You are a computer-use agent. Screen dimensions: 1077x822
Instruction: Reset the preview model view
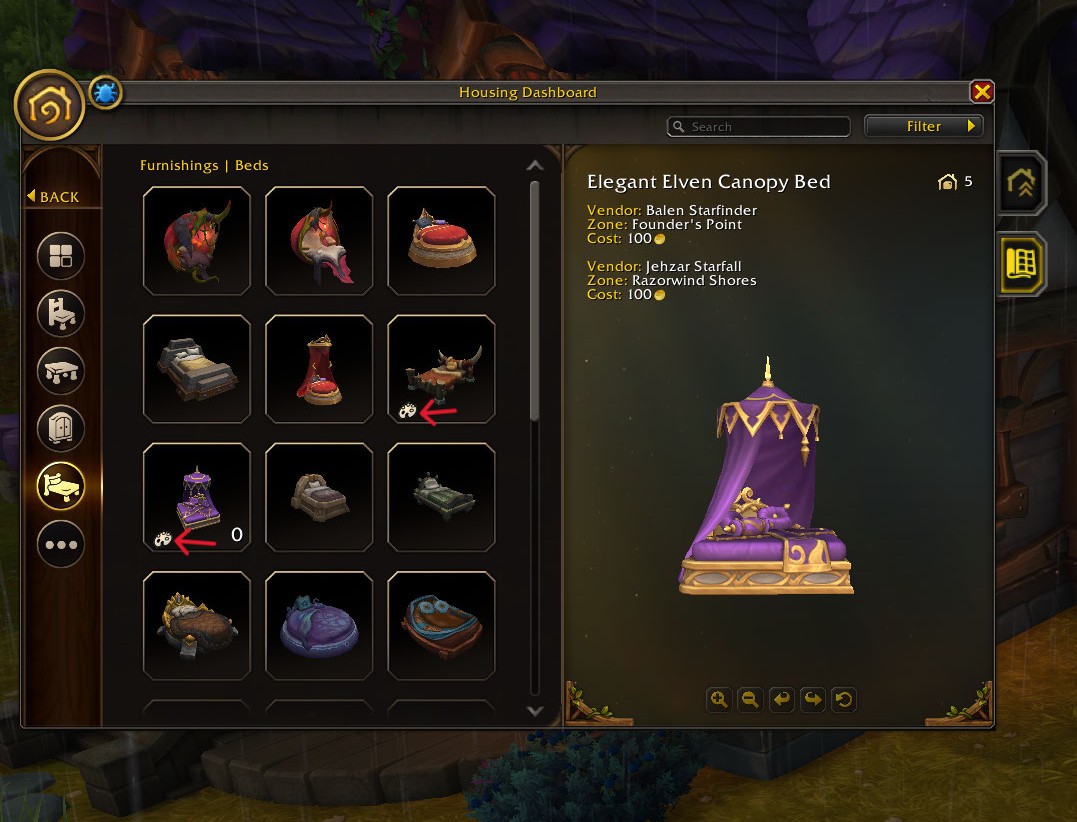click(843, 700)
